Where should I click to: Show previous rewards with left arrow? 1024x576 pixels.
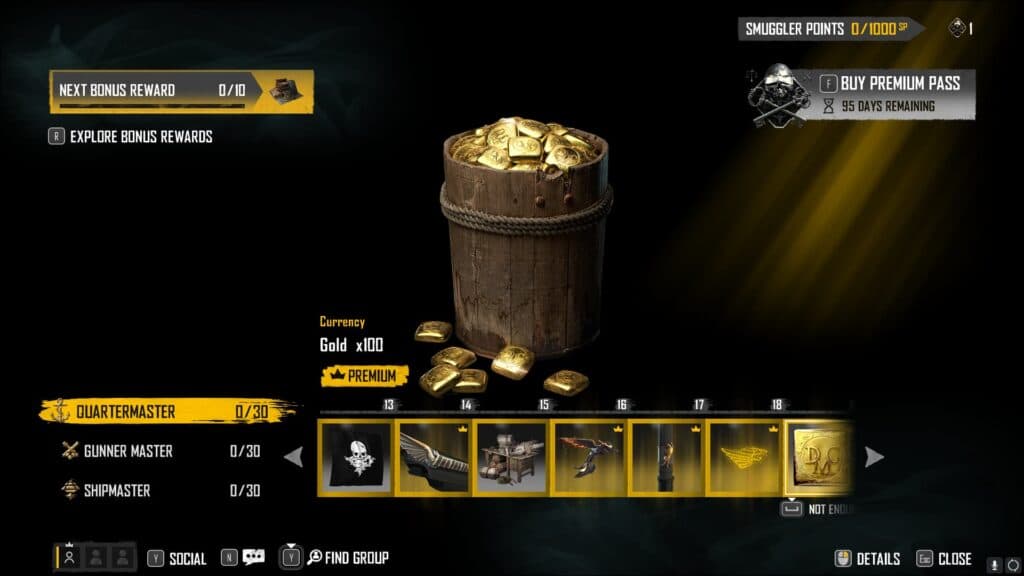pos(294,457)
